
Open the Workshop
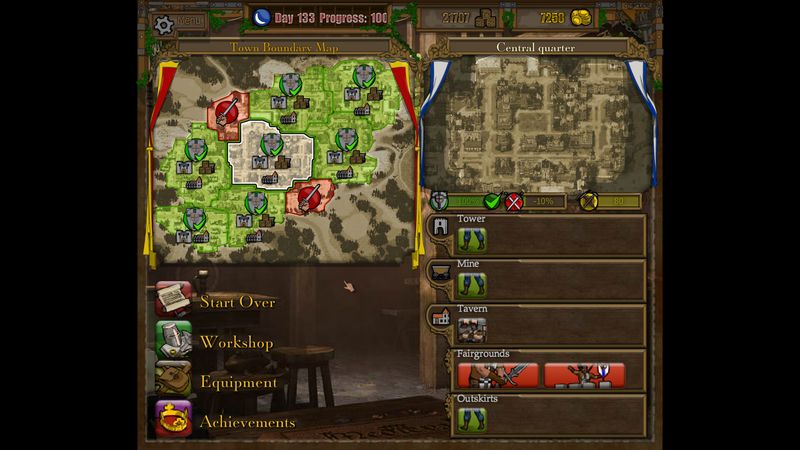click(x=236, y=341)
